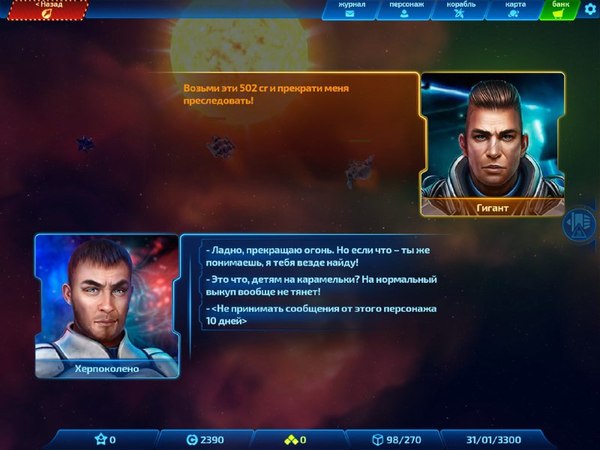Choose "Не принимать сообщения от этого персонажа" option
The image size is (600, 450).
[x=322, y=315]
